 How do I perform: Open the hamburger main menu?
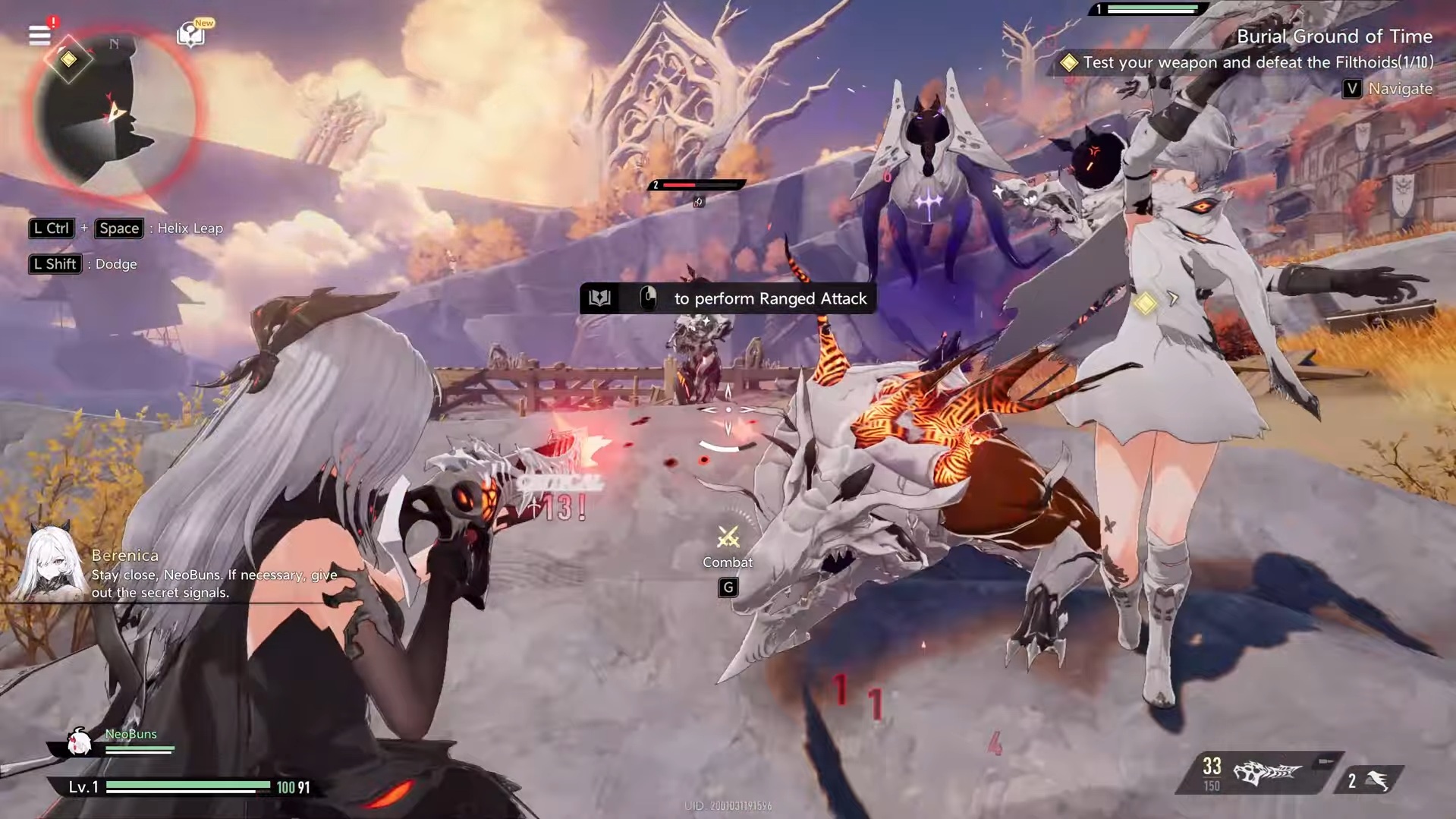39,35
